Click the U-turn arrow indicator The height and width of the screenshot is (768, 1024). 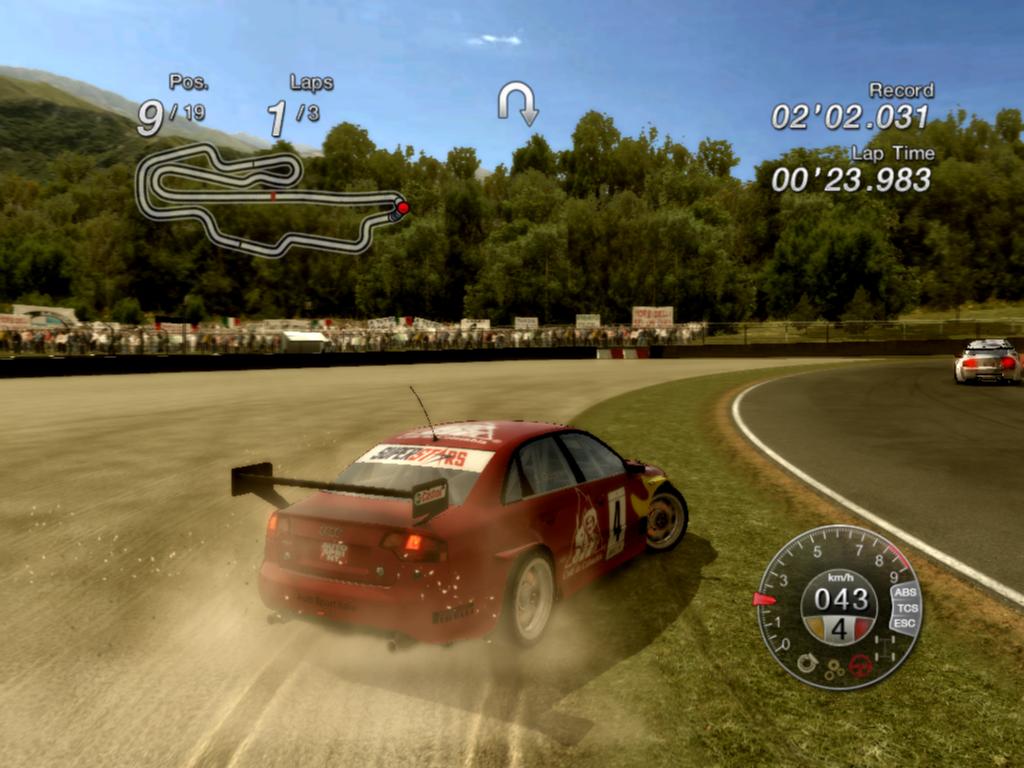pos(518,102)
